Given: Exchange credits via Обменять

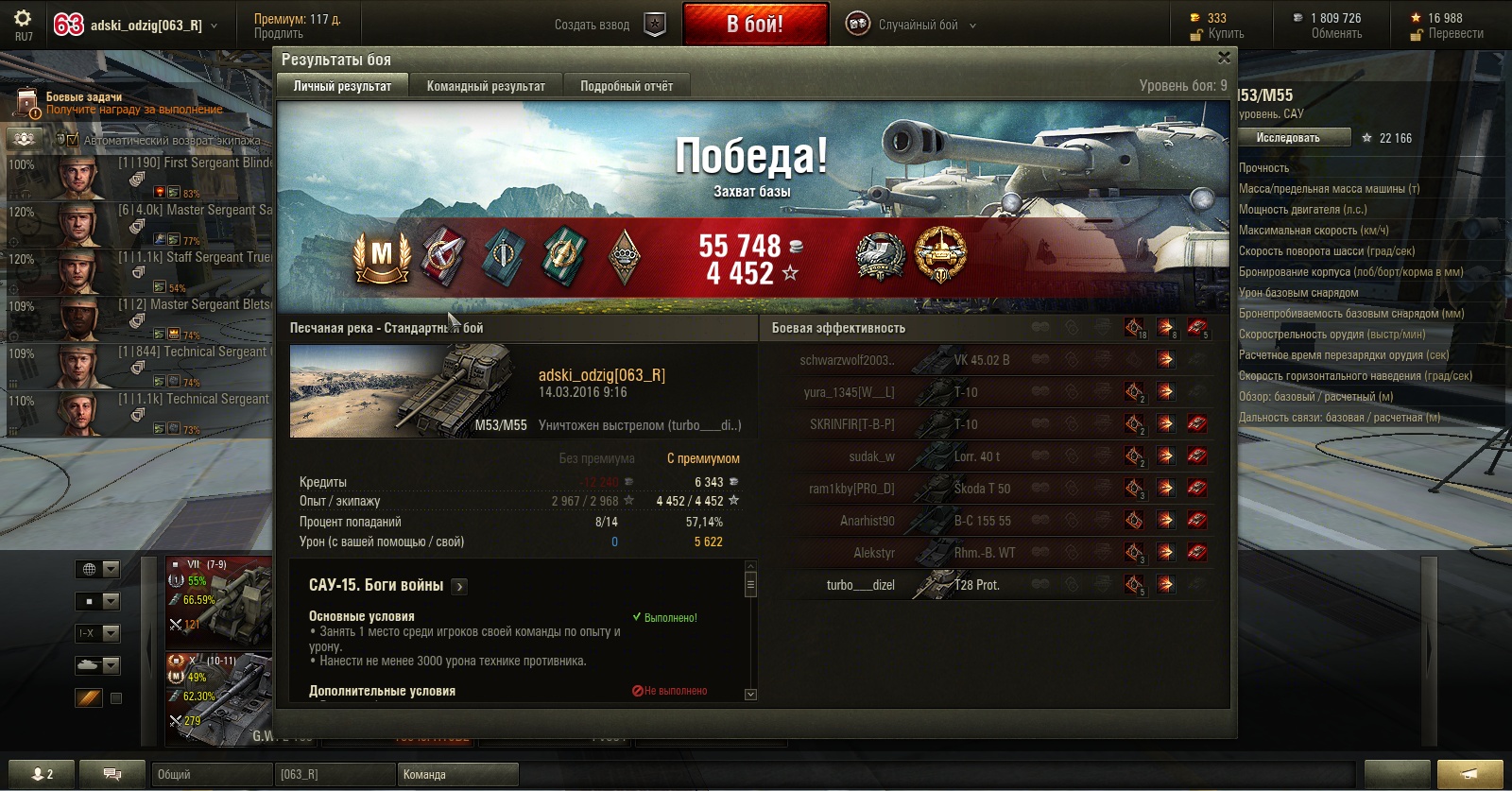Looking at the screenshot, I should coord(1336,34).
